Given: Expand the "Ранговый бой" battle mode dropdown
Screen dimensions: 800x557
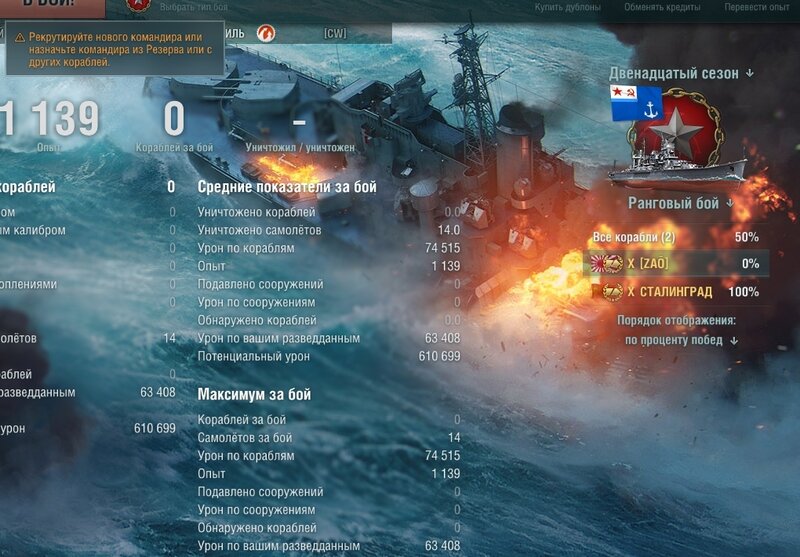Looking at the screenshot, I should (x=680, y=203).
